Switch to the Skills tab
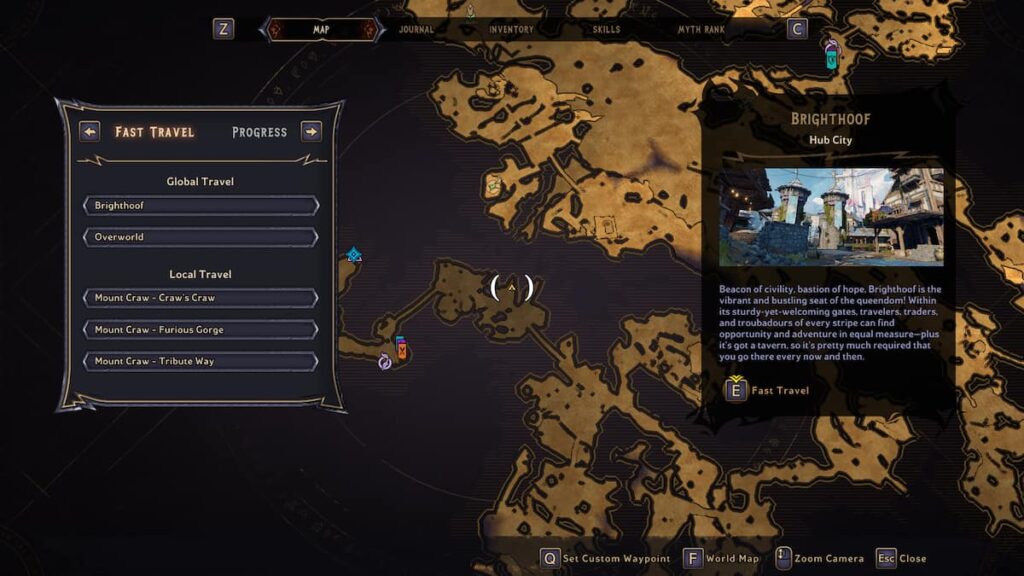The width and height of the screenshot is (1024, 576). tap(606, 30)
